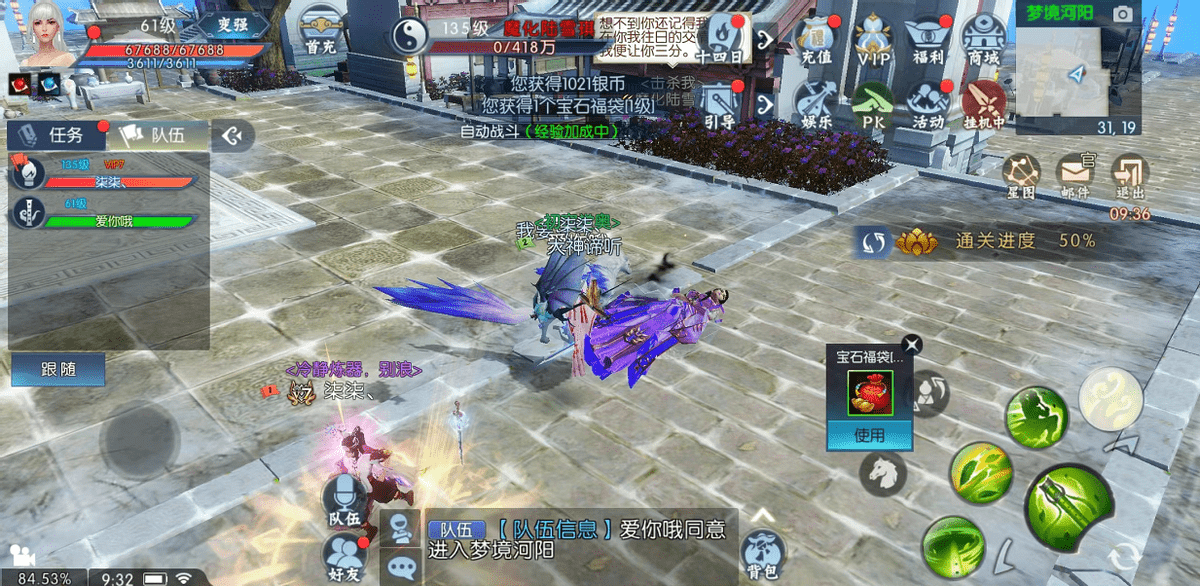This screenshot has width=1200, height=586.
Task: Open the 星图 star chart
Action: (x=1020, y=176)
